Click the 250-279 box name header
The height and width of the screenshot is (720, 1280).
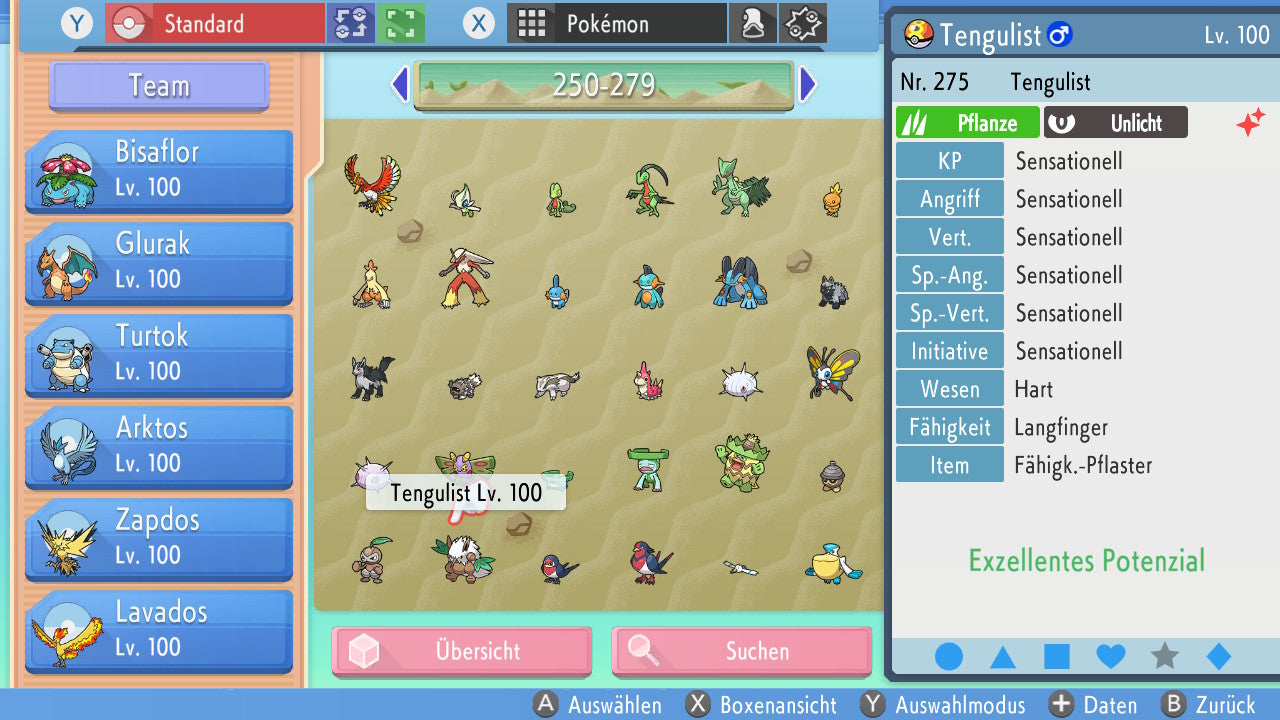point(603,85)
